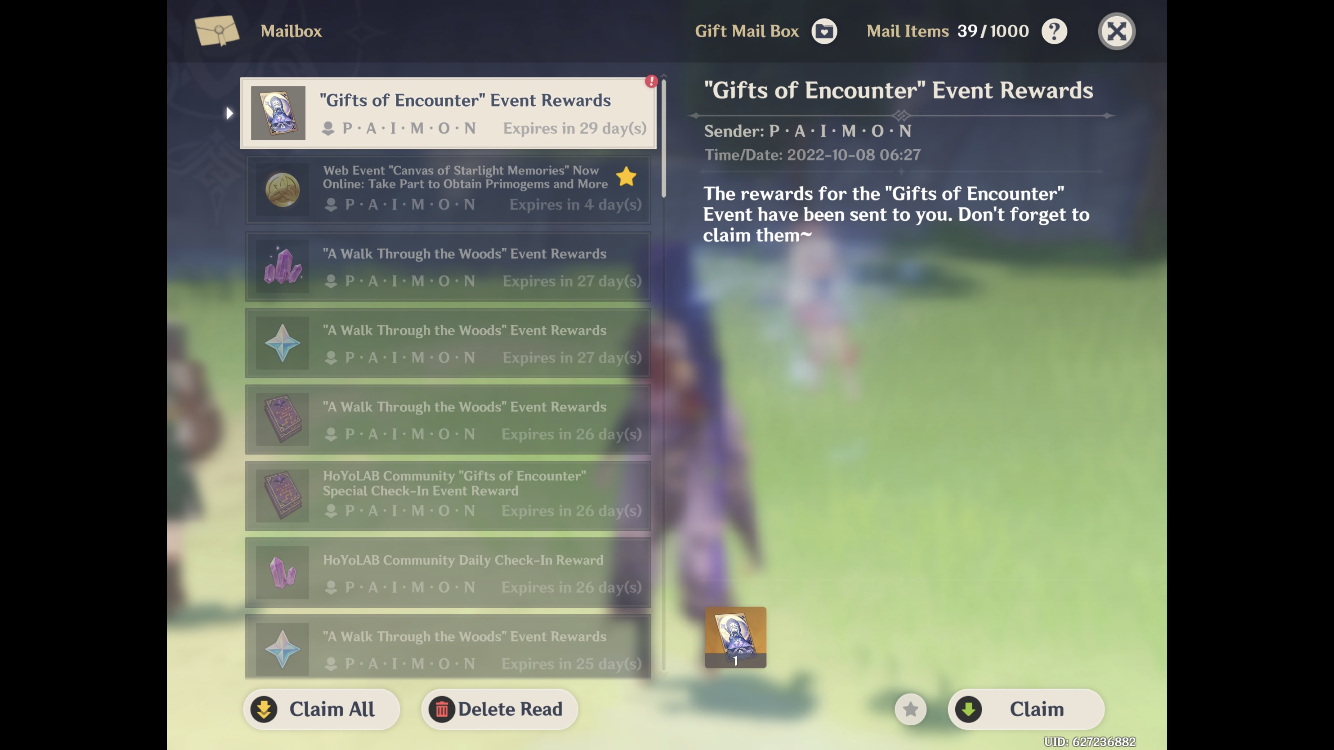
Task: Click the Claim button for the opened mail
Action: (1027, 709)
